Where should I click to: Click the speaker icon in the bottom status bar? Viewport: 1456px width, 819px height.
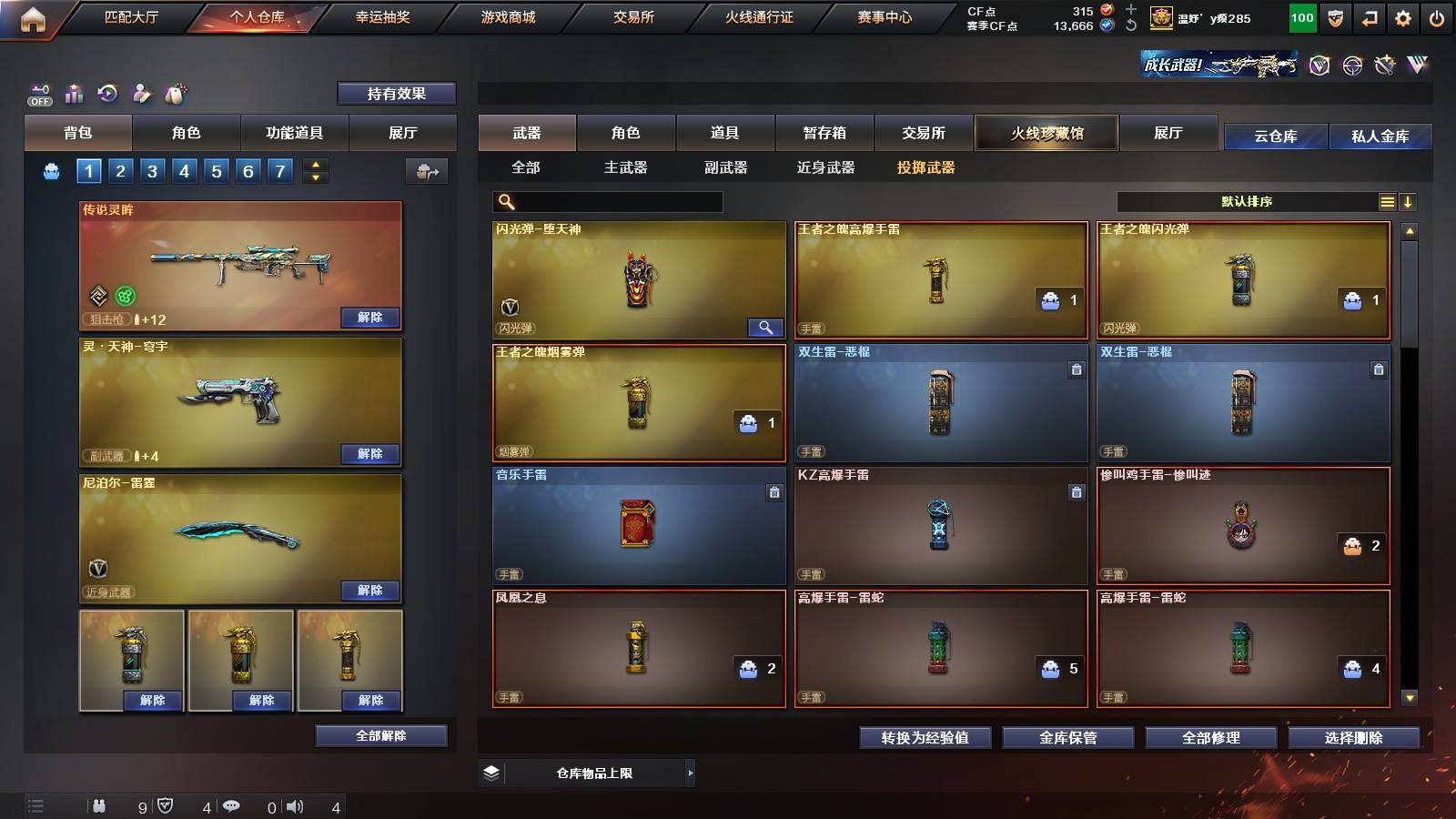[x=295, y=806]
